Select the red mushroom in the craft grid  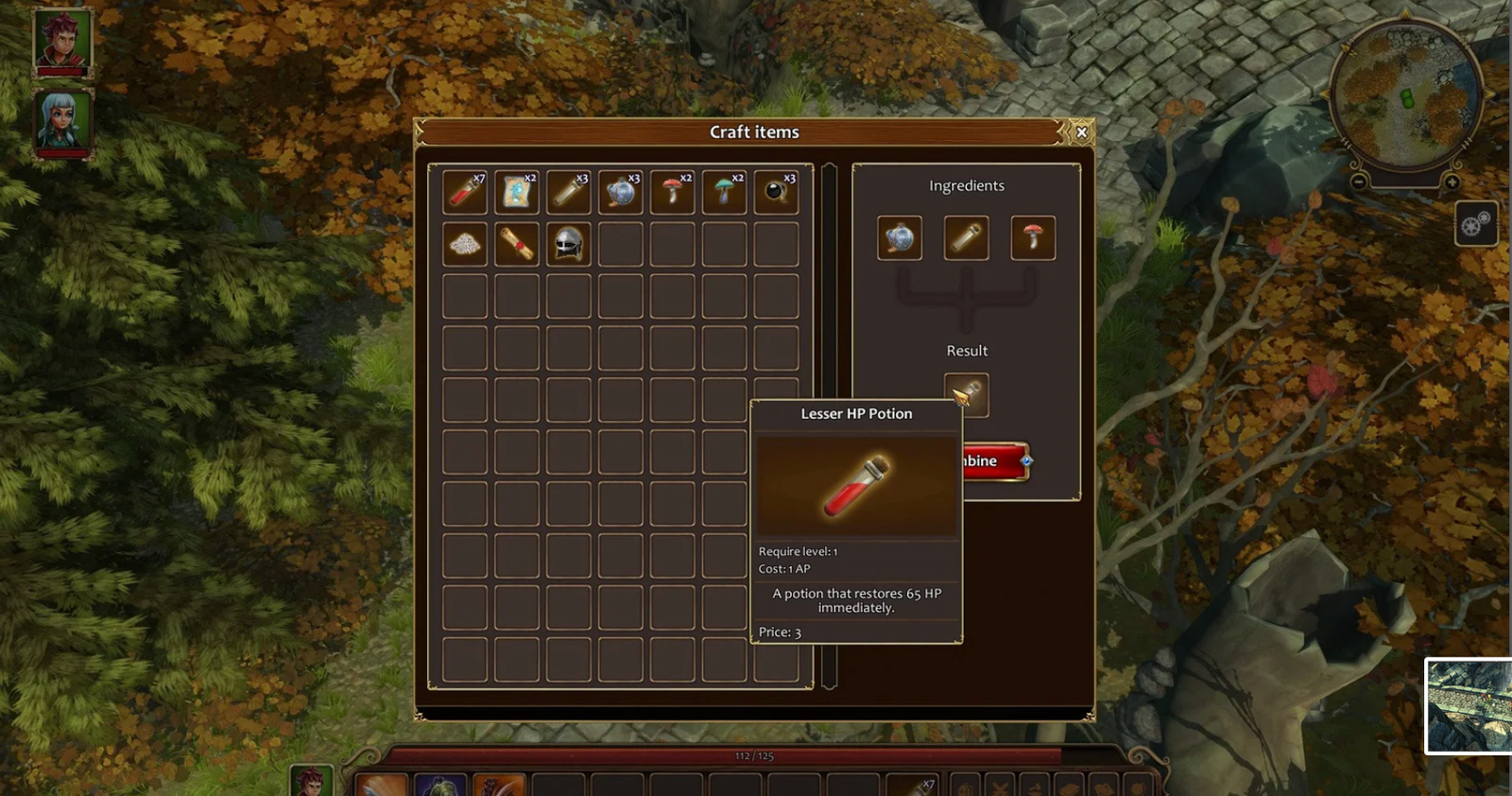672,192
